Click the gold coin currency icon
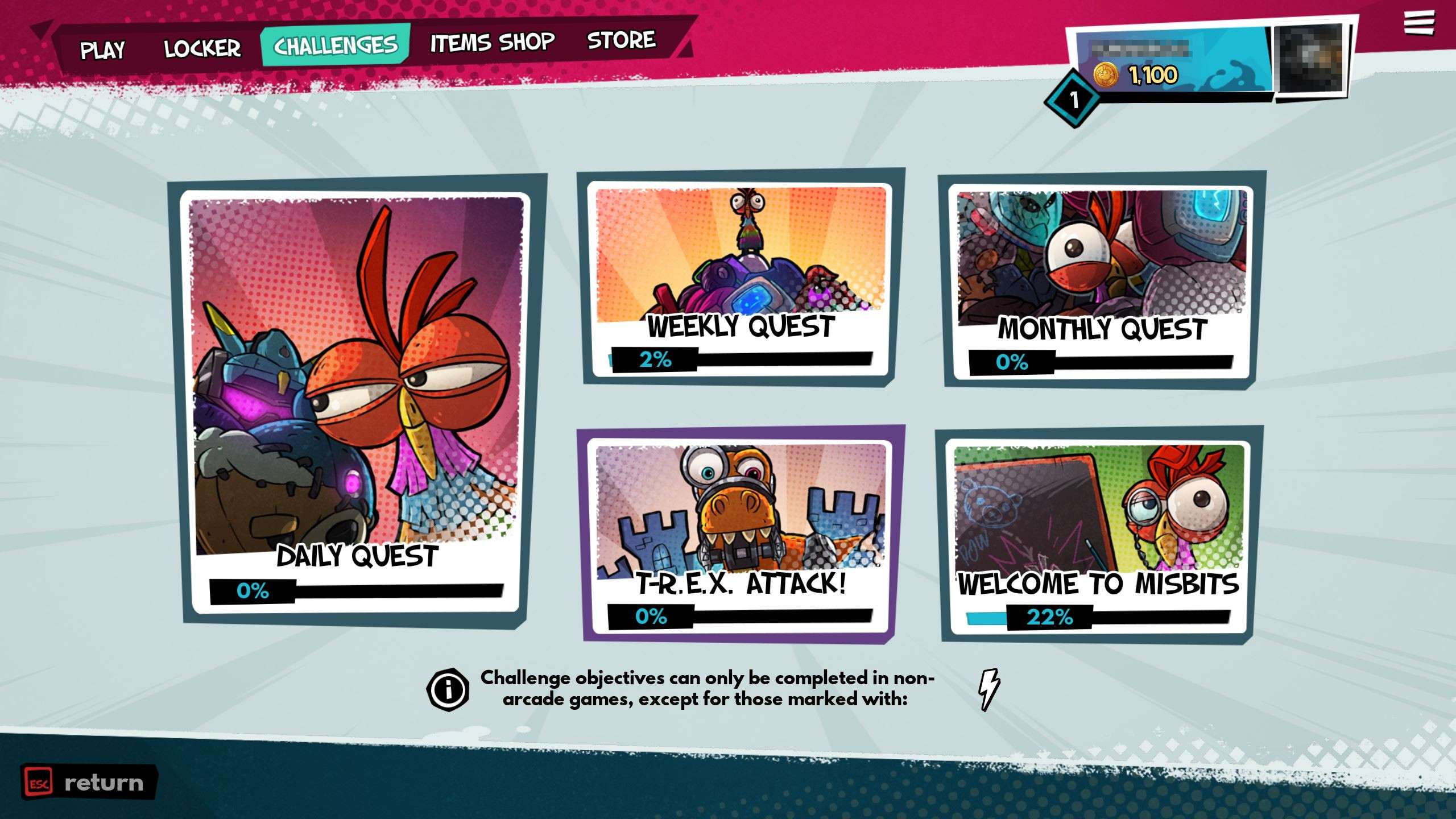Viewport: 1456px width, 819px height. [1106, 75]
